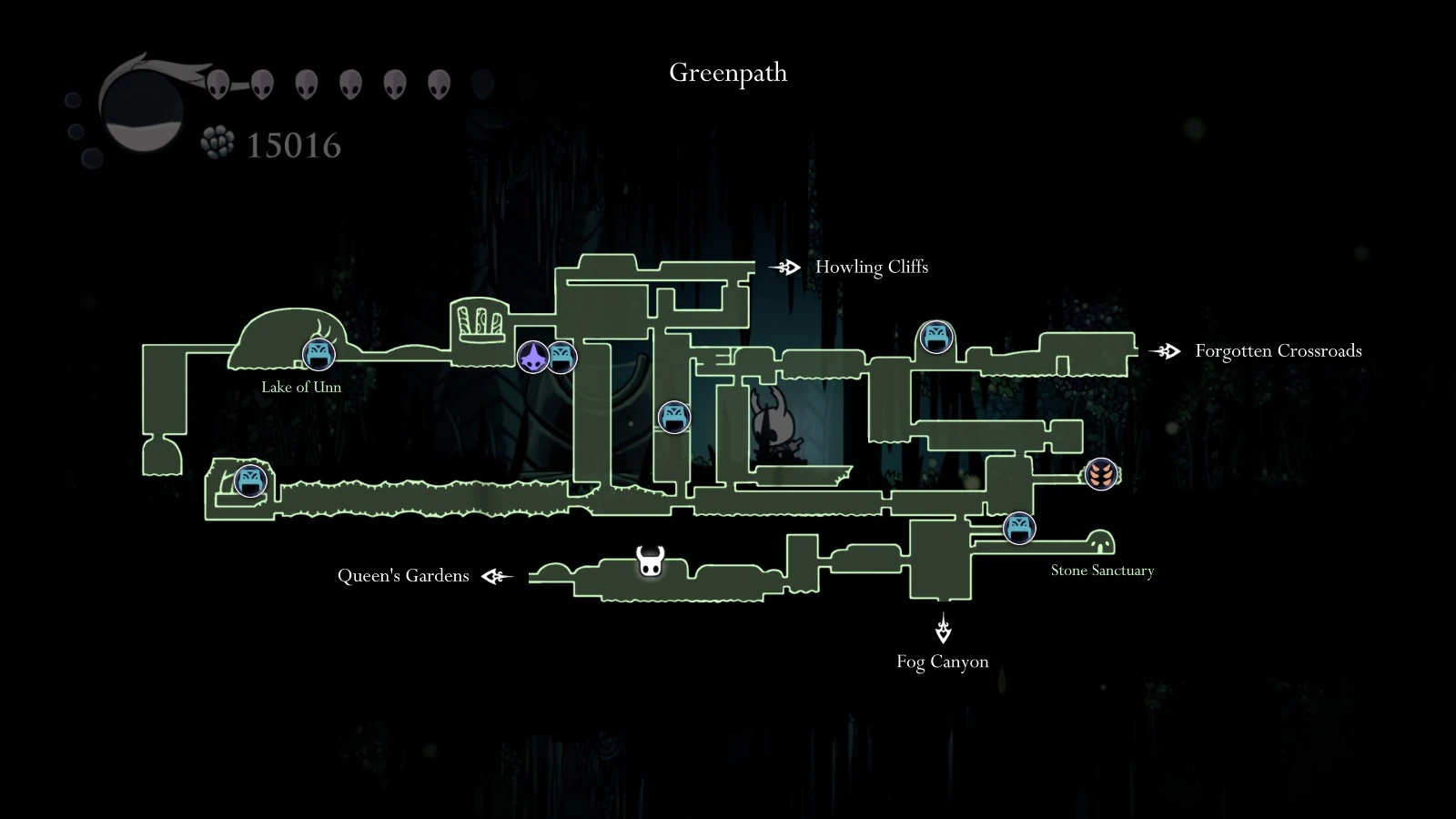Select the Greenpath map title

[x=727, y=73]
